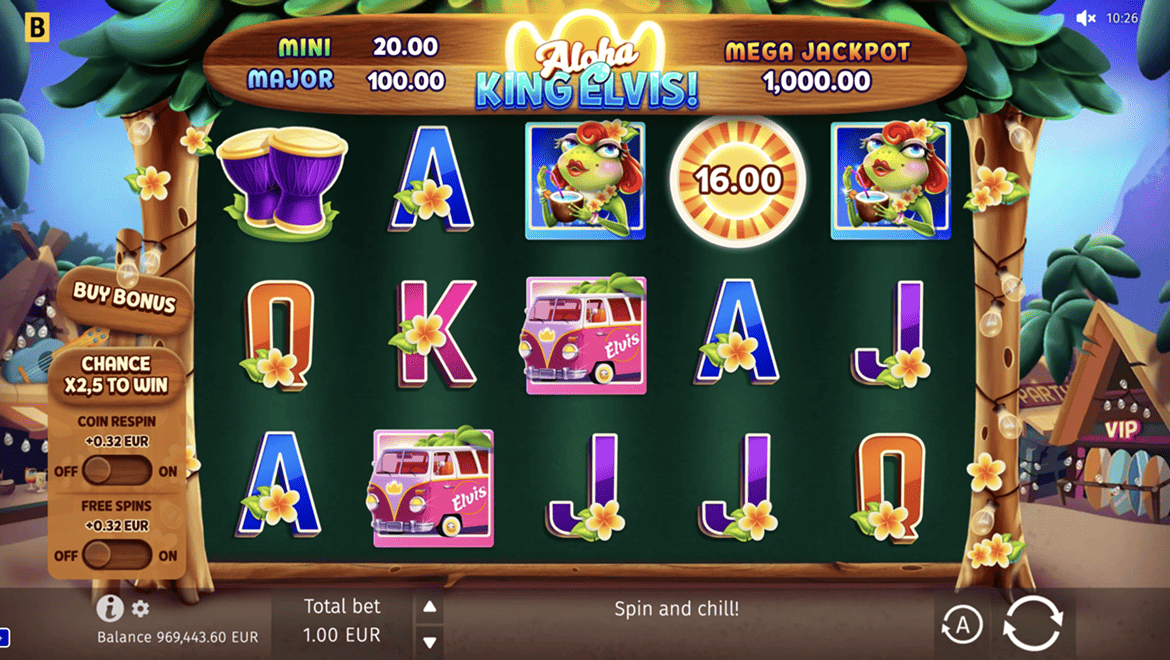1170x660 pixels.
Task: Open the Buy Bonus menu
Action: tap(124, 299)
